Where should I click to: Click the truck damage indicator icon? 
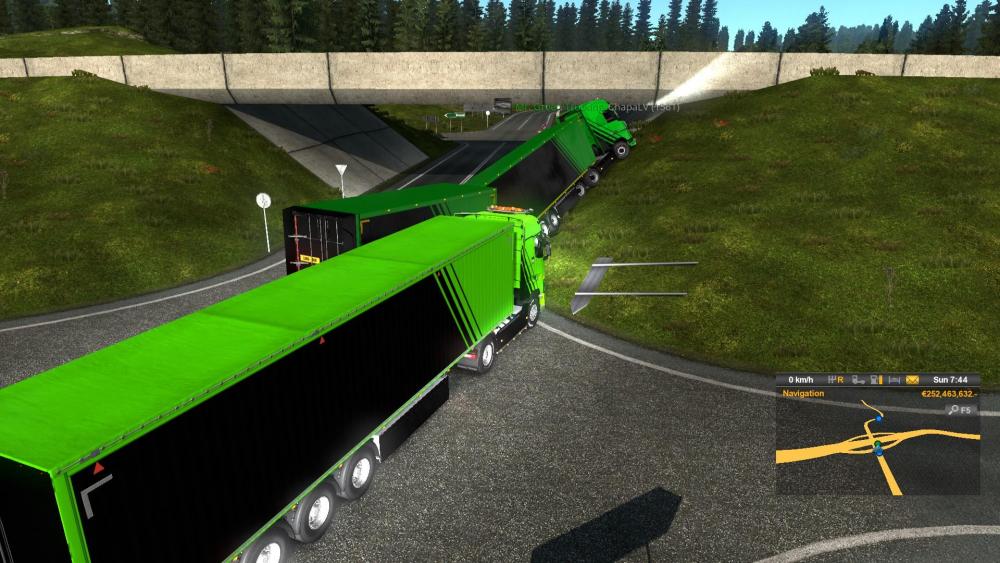(858, 380)
